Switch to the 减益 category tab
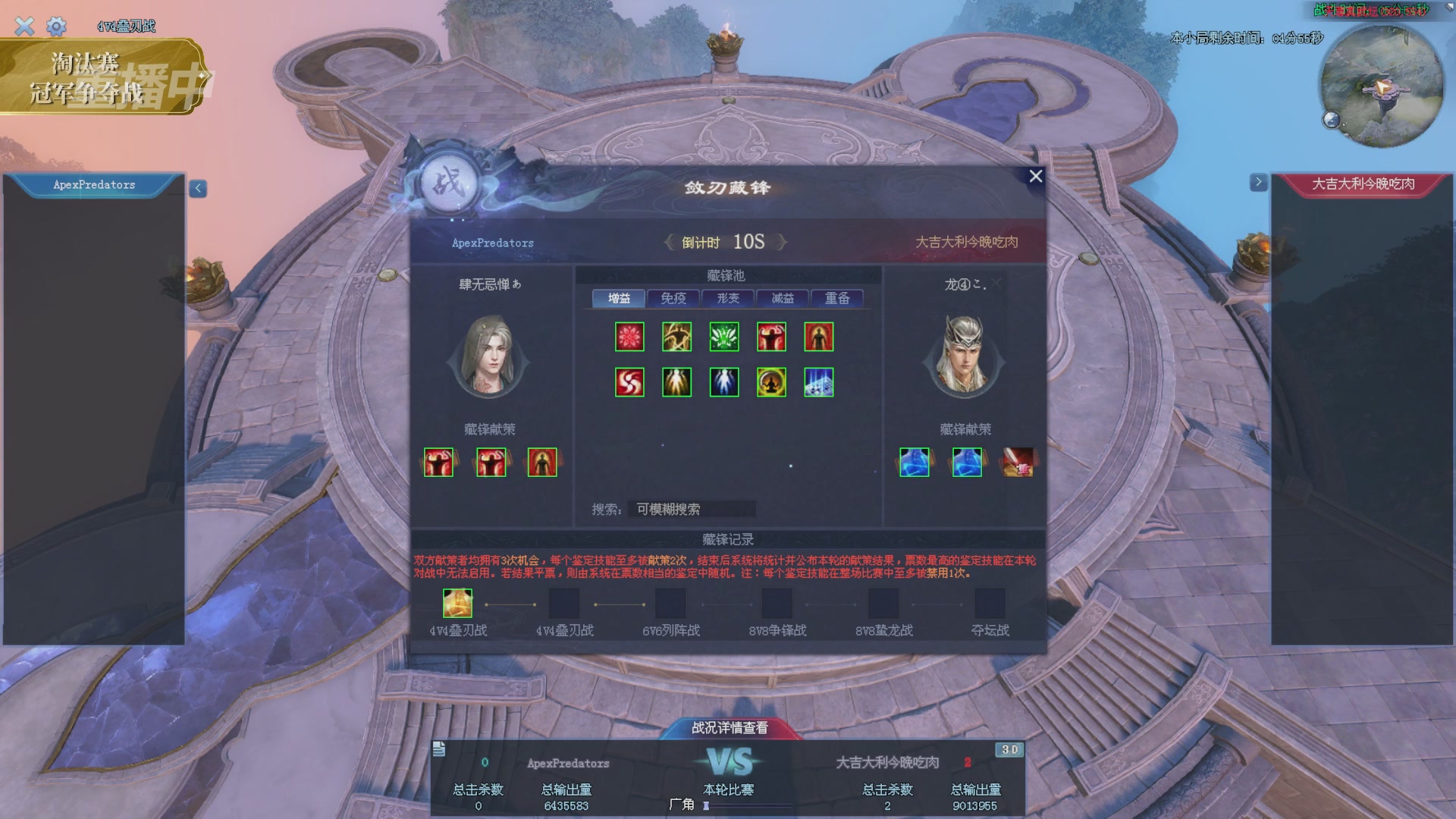 781,298
